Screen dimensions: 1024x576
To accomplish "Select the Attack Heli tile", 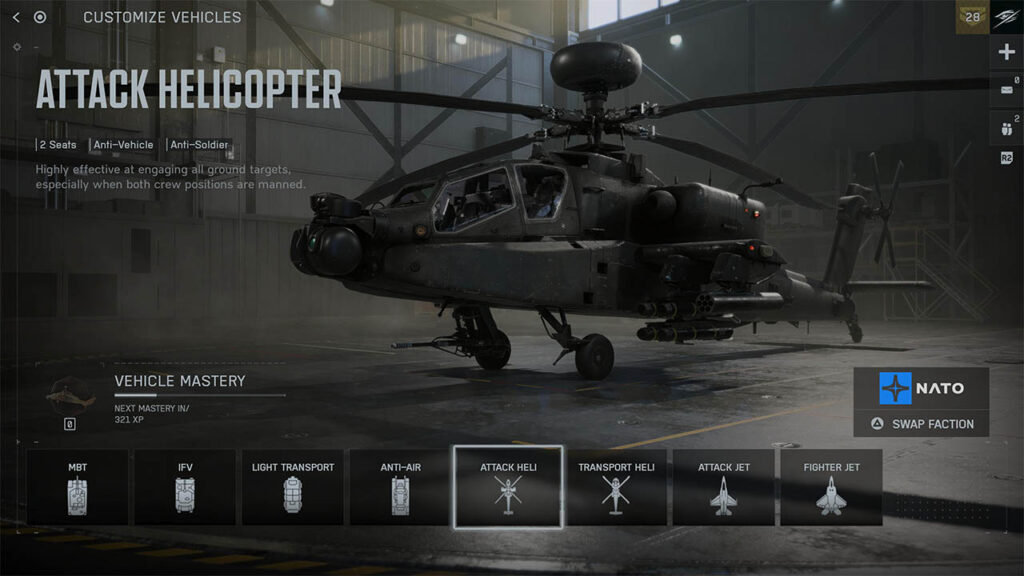I will click(x=508, y=487).
